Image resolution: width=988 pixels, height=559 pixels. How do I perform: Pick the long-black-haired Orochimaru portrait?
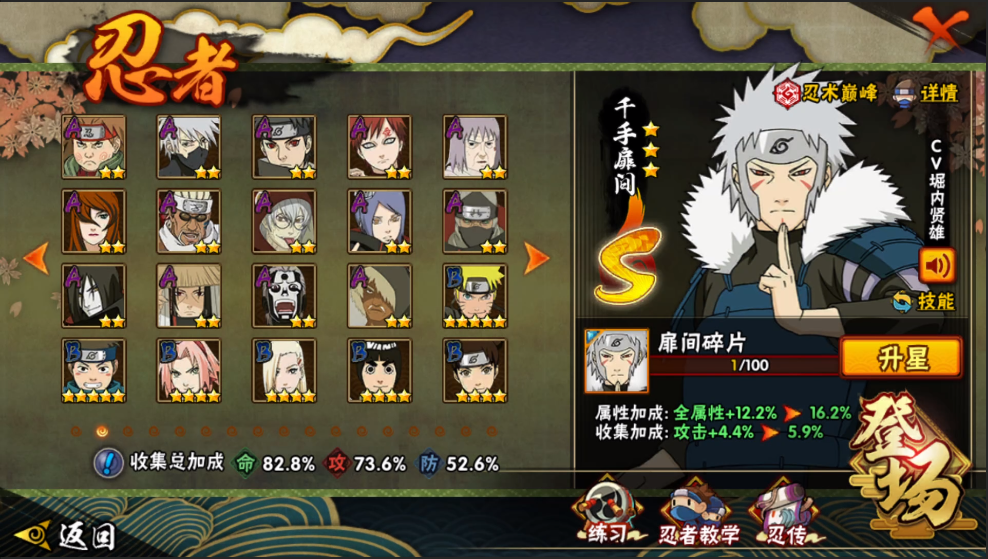(94, 296)
